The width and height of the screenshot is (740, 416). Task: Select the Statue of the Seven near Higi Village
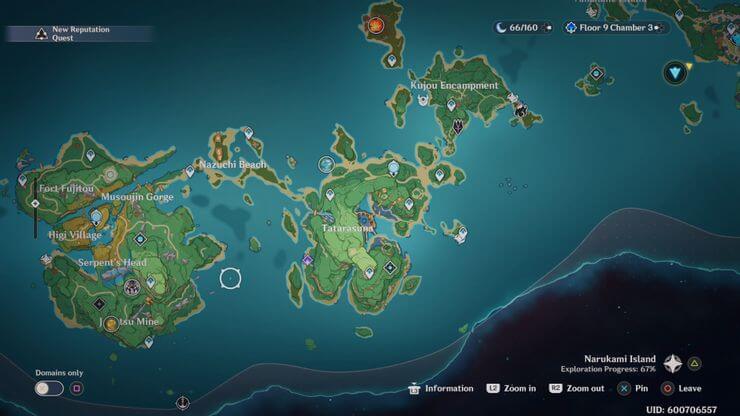click(97, 216)
